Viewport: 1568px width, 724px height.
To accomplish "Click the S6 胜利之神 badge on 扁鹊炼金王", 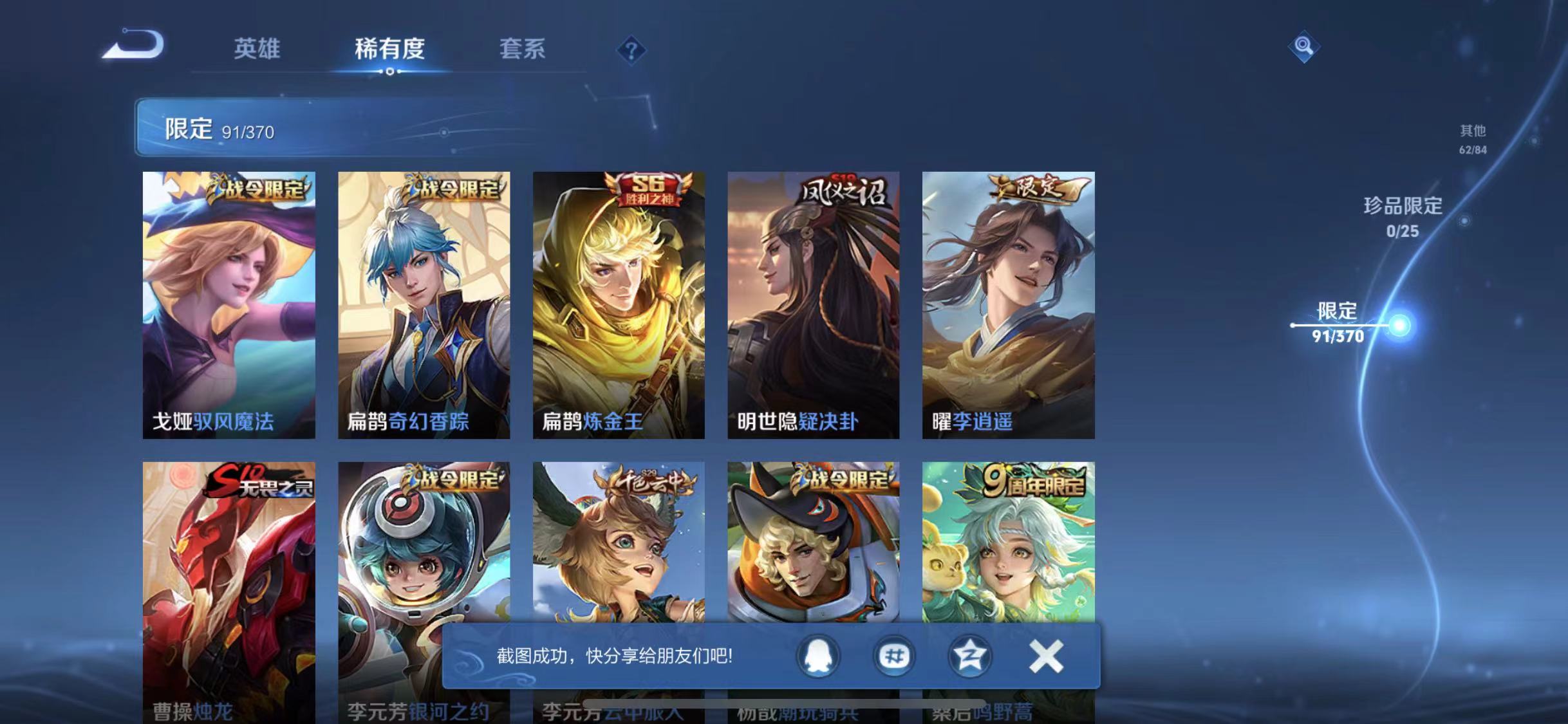I will coord(646,190).
